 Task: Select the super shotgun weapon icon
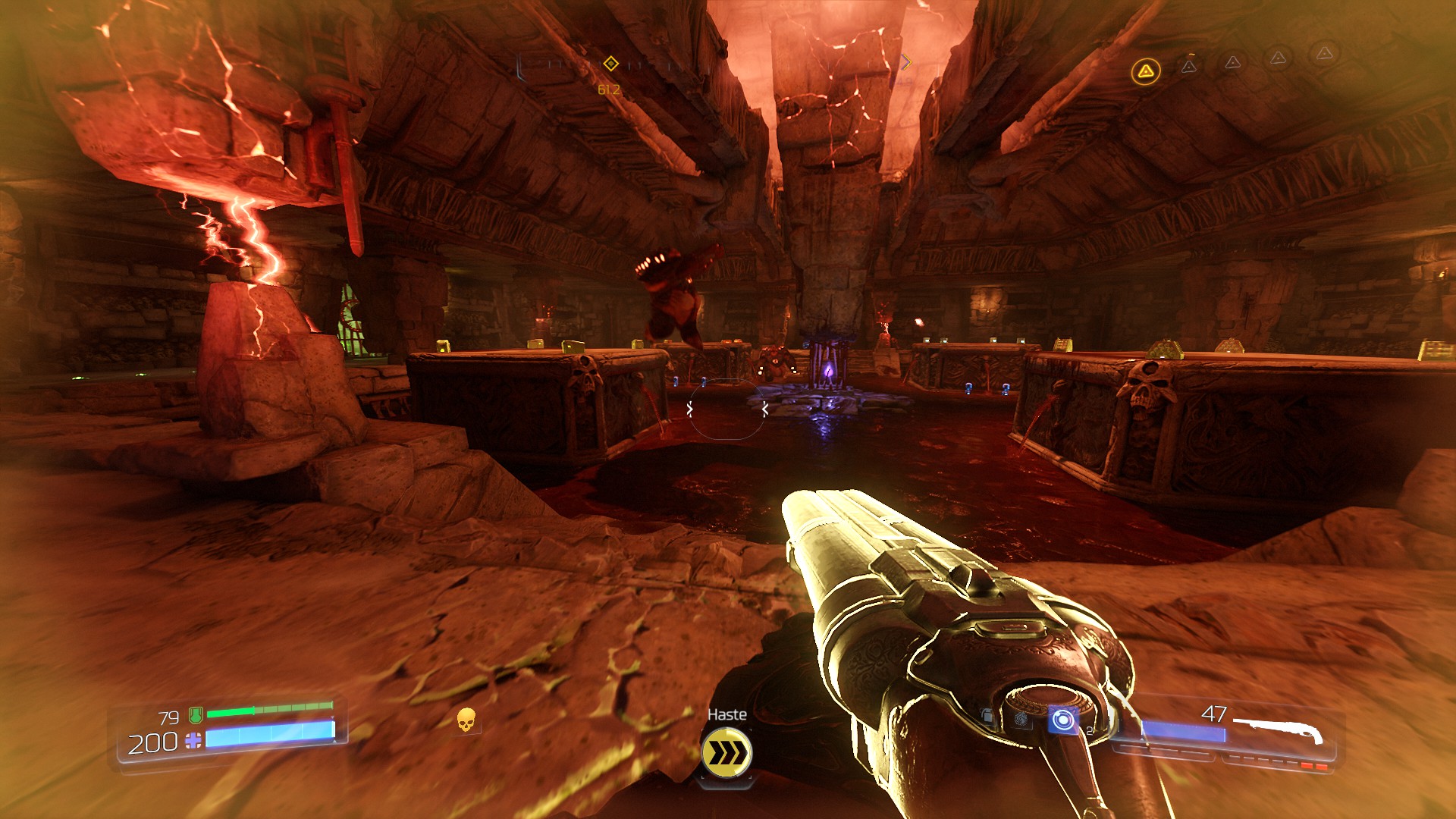tap(1279, 730)
